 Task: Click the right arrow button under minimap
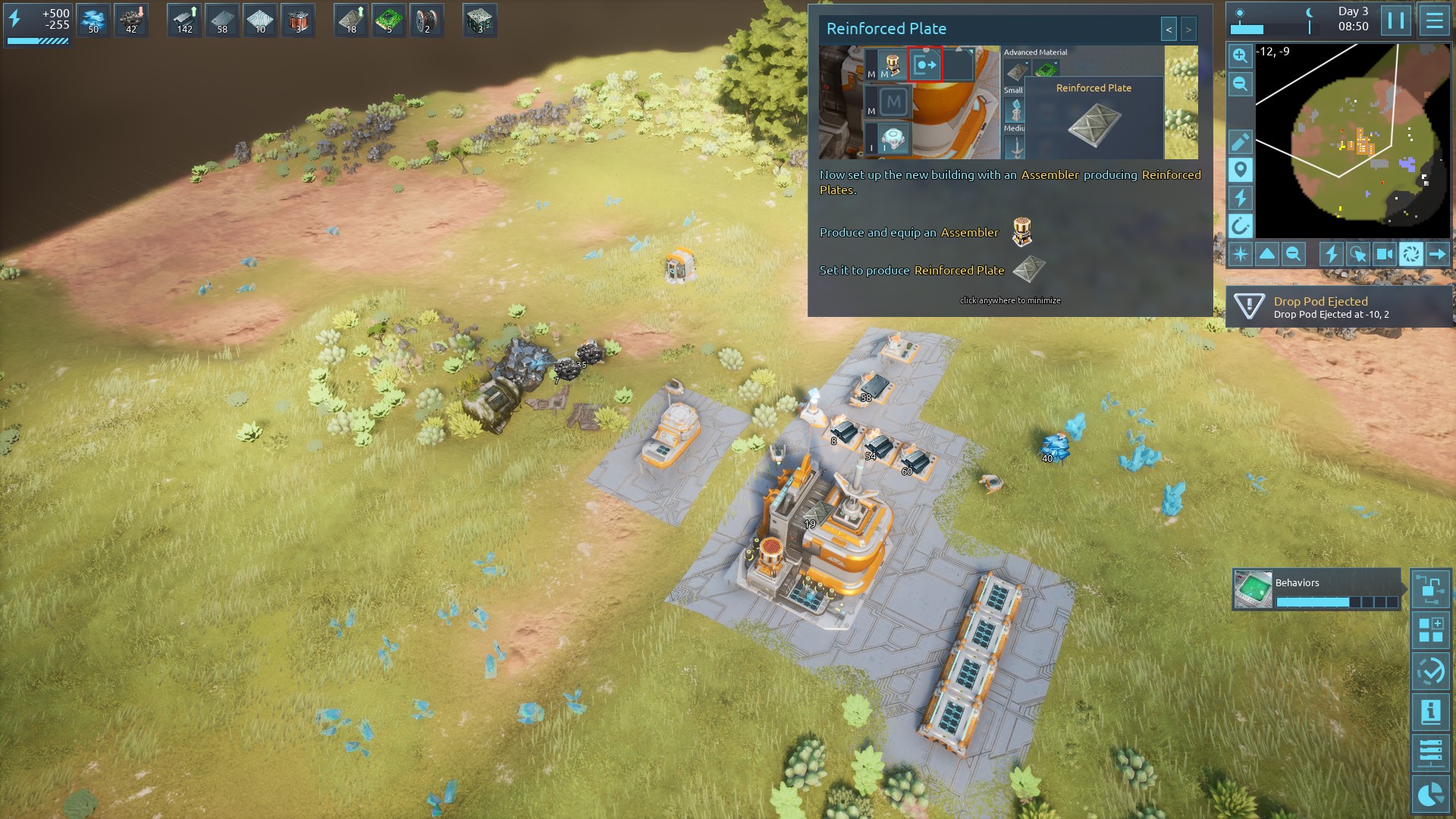pos(1437,255)
